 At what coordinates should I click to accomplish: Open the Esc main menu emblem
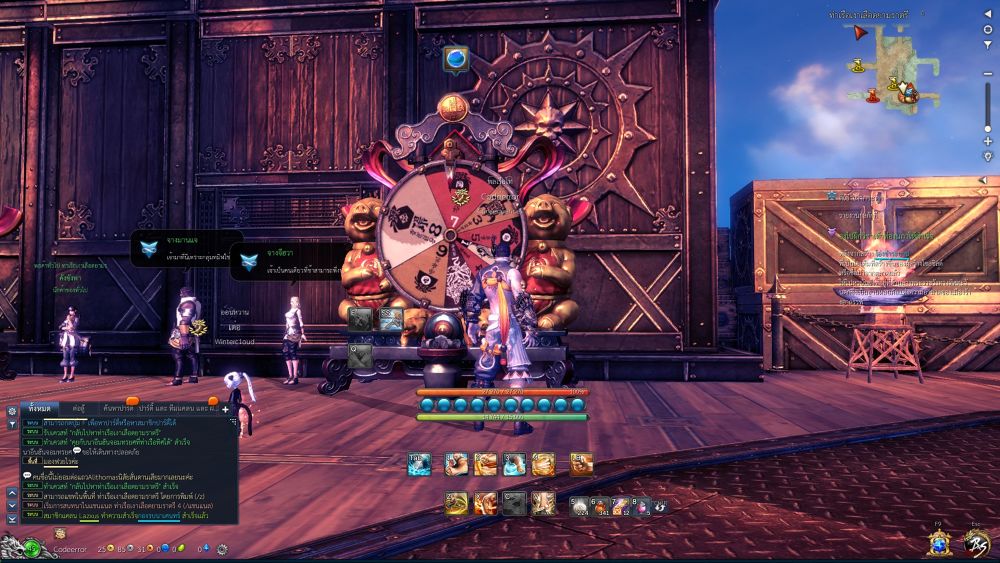click(x=976, y=542)
